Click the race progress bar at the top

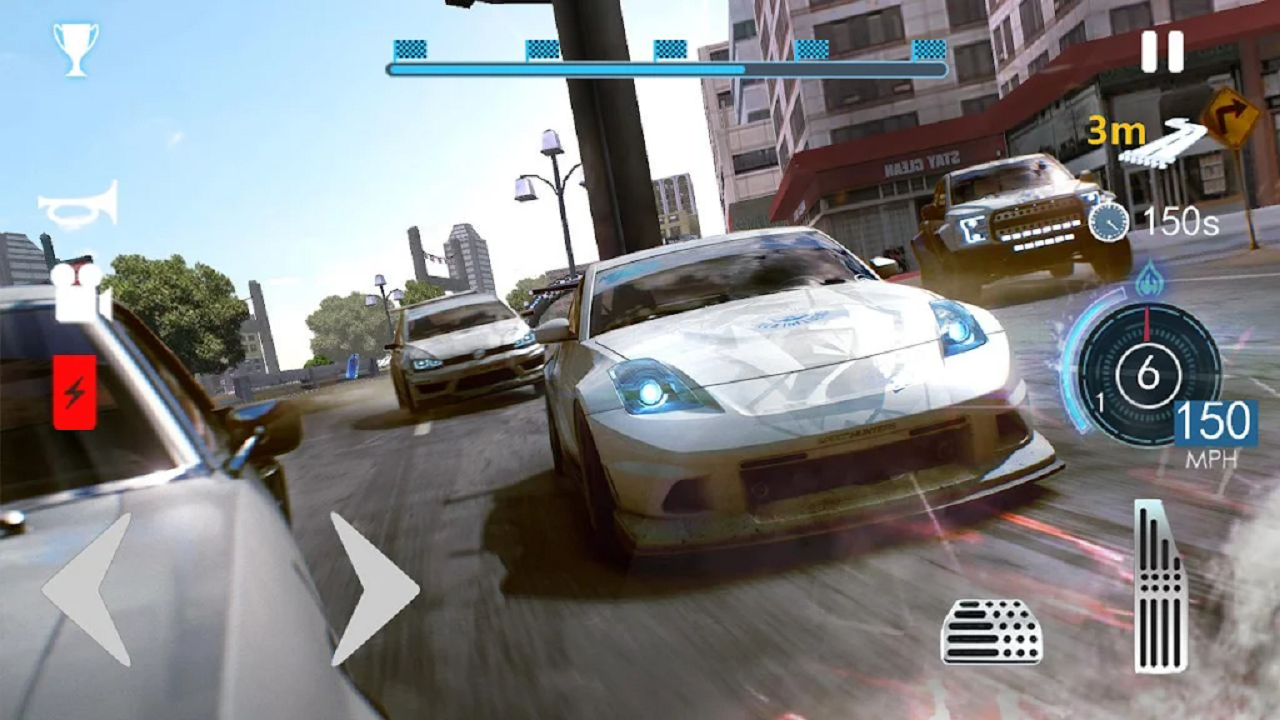665,70
